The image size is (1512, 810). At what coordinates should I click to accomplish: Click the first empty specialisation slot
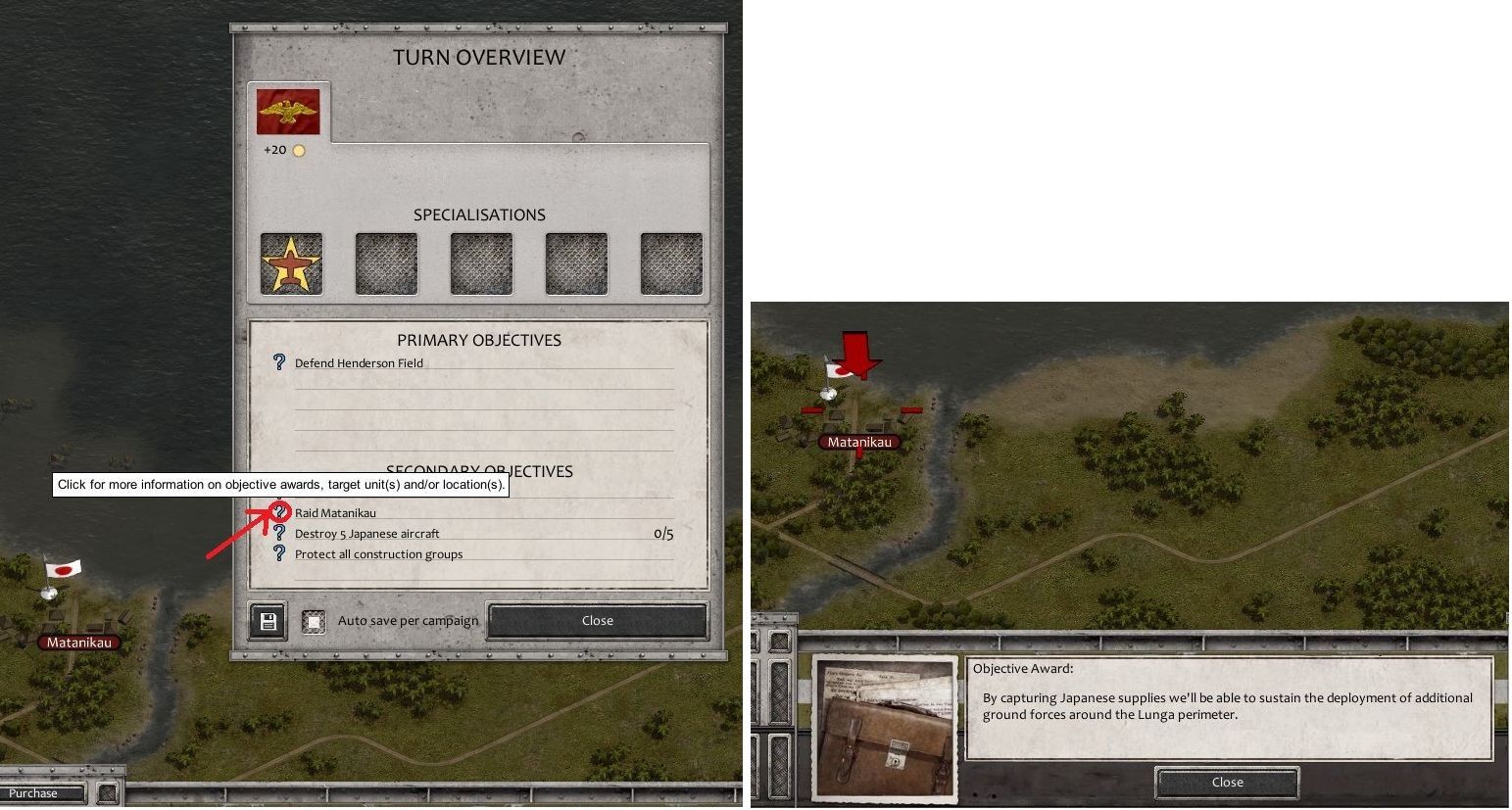coord(386,262)
